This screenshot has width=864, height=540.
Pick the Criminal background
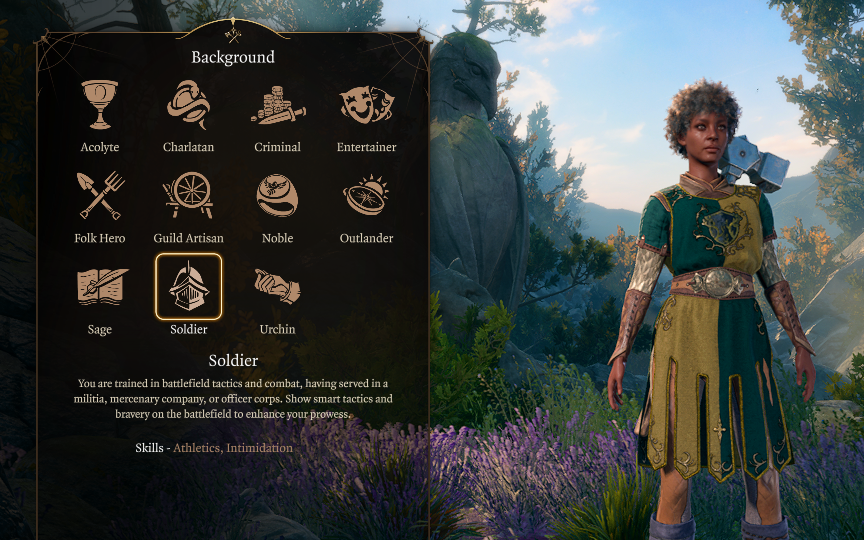pyautogui.click(x=277, y=106)
